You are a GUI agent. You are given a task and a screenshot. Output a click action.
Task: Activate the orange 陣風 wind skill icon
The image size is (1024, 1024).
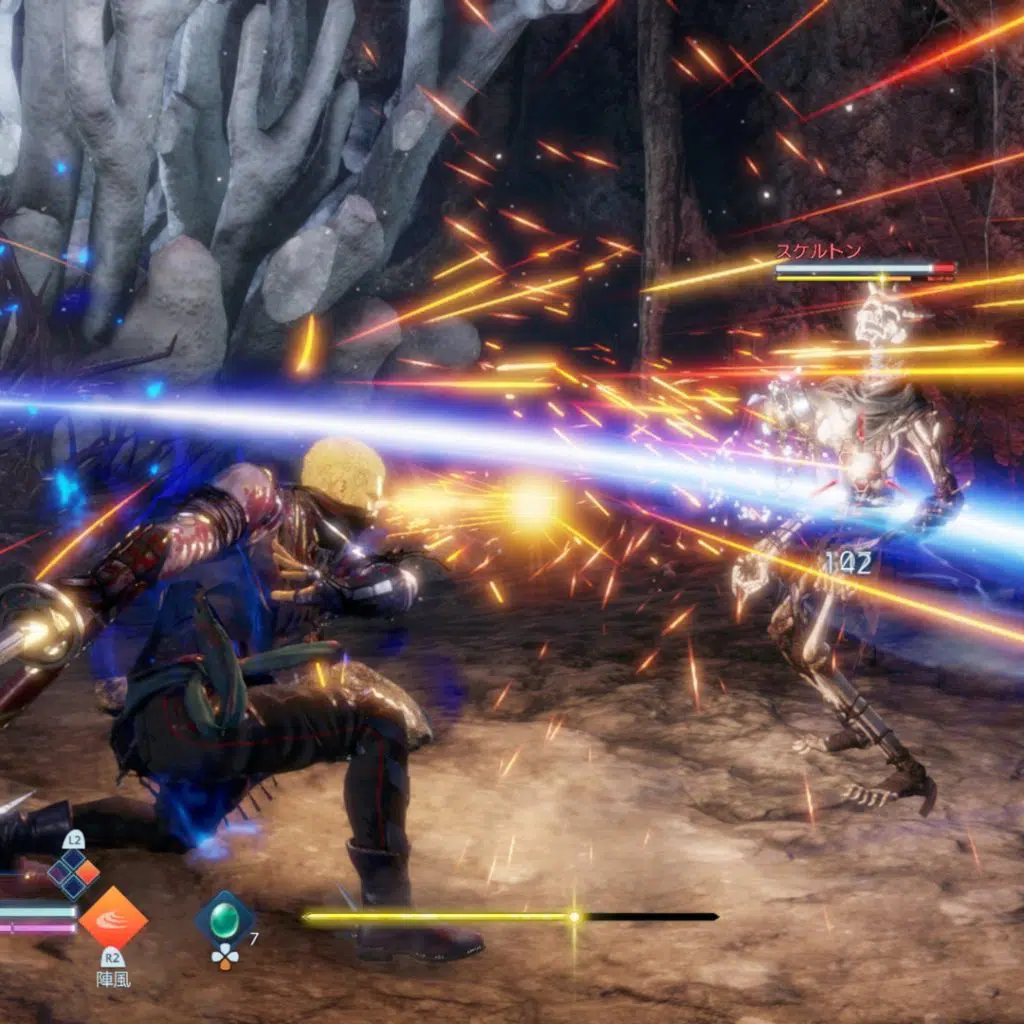tap(113, 919)
